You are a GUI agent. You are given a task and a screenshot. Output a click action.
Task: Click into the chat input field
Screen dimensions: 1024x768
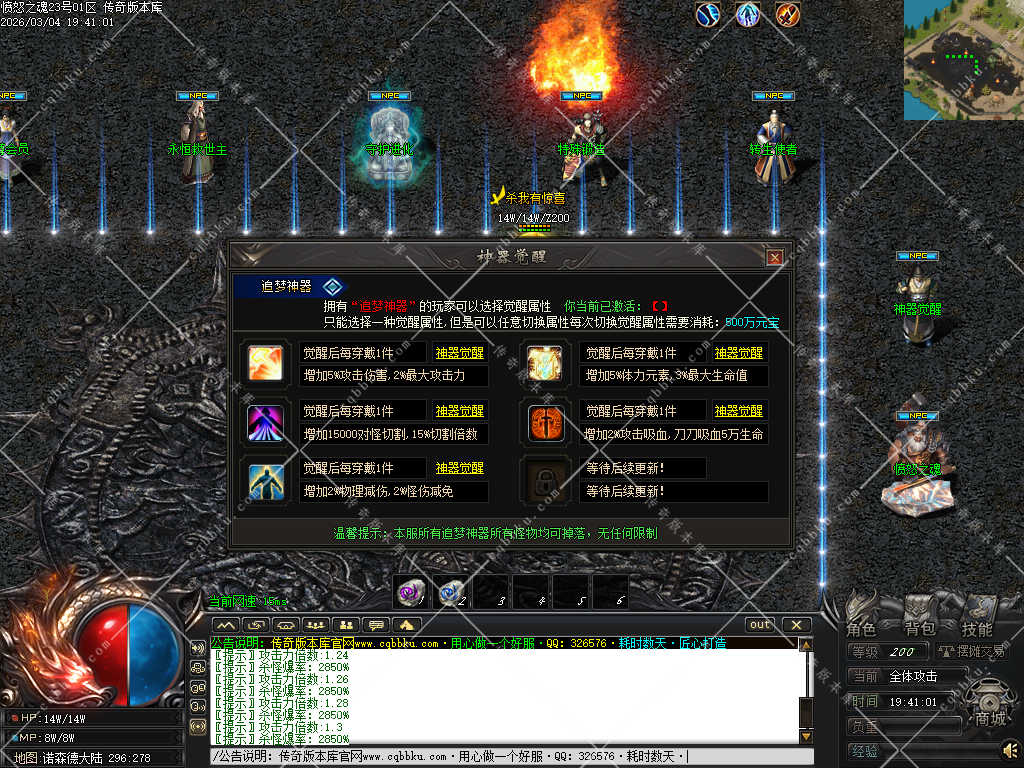click(x=500, y=757)
